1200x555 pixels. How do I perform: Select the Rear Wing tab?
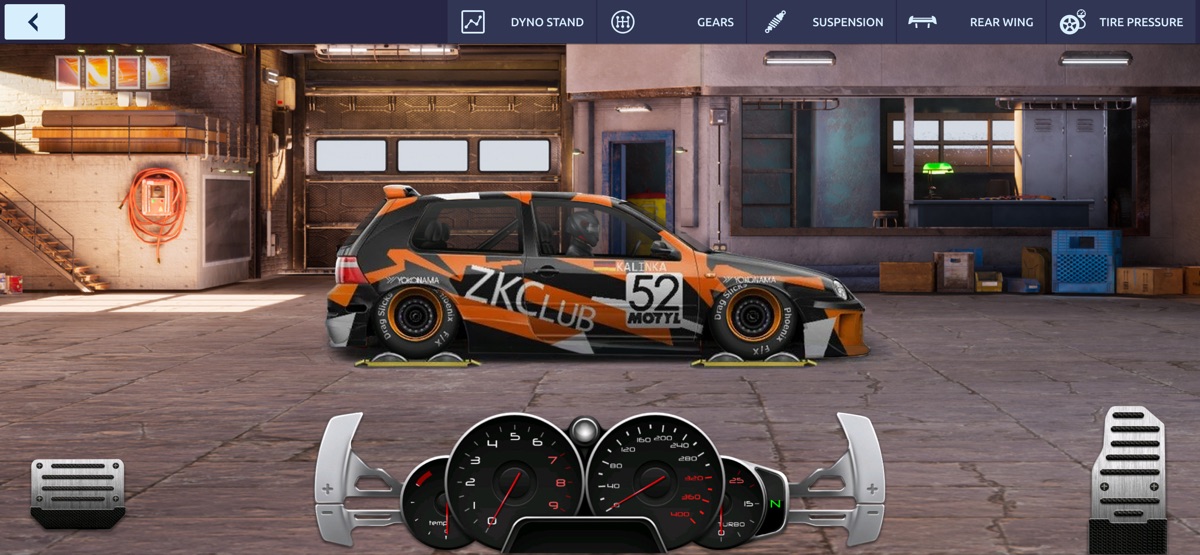pos(971,22)
